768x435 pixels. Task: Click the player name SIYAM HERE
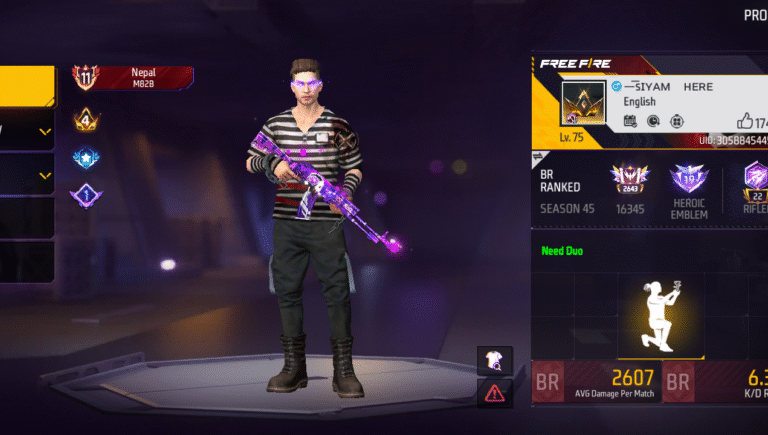668,87
